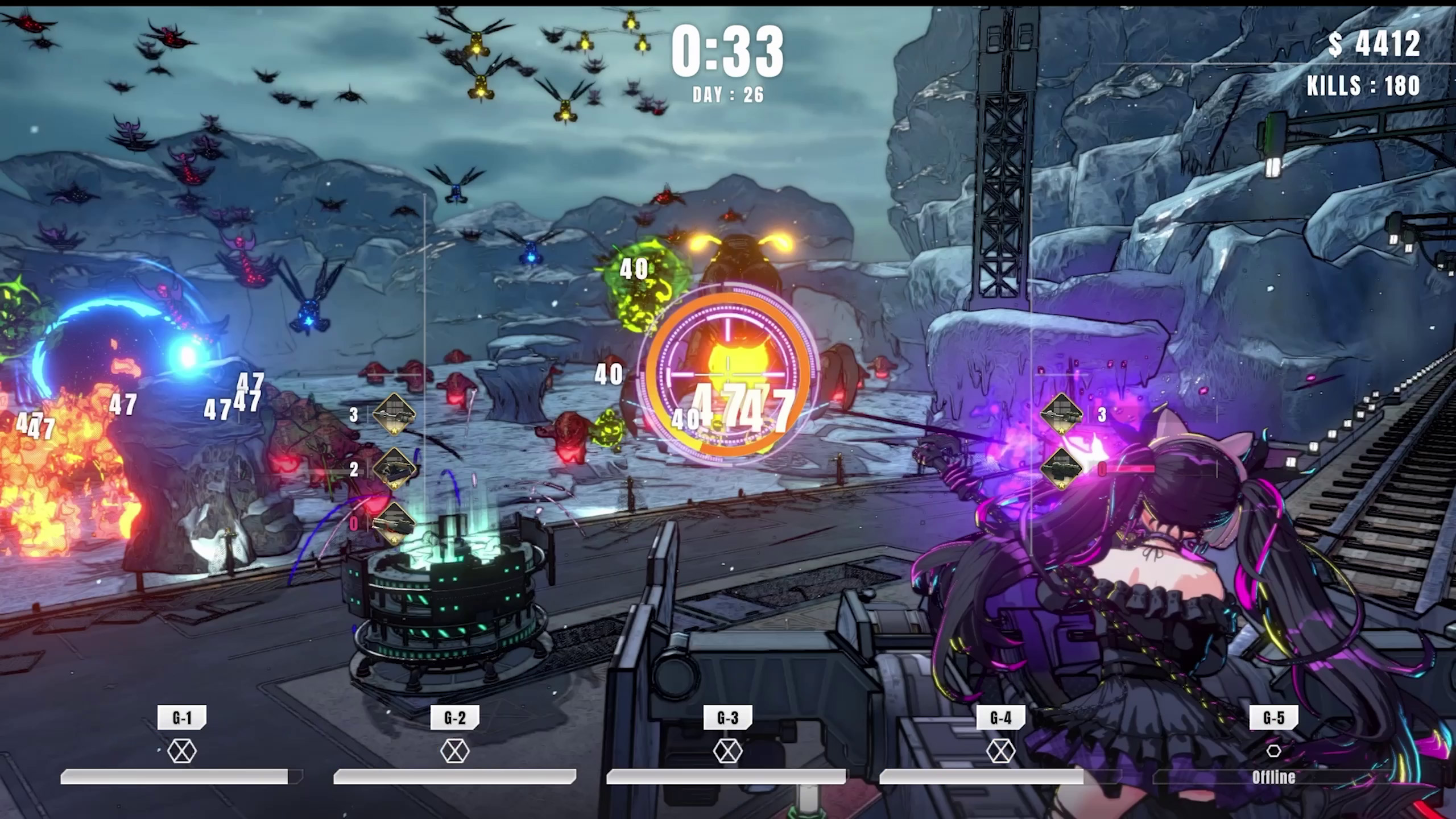Select the G-2 gate label
The image size is (1456, 819).
[x=455, y=718]
